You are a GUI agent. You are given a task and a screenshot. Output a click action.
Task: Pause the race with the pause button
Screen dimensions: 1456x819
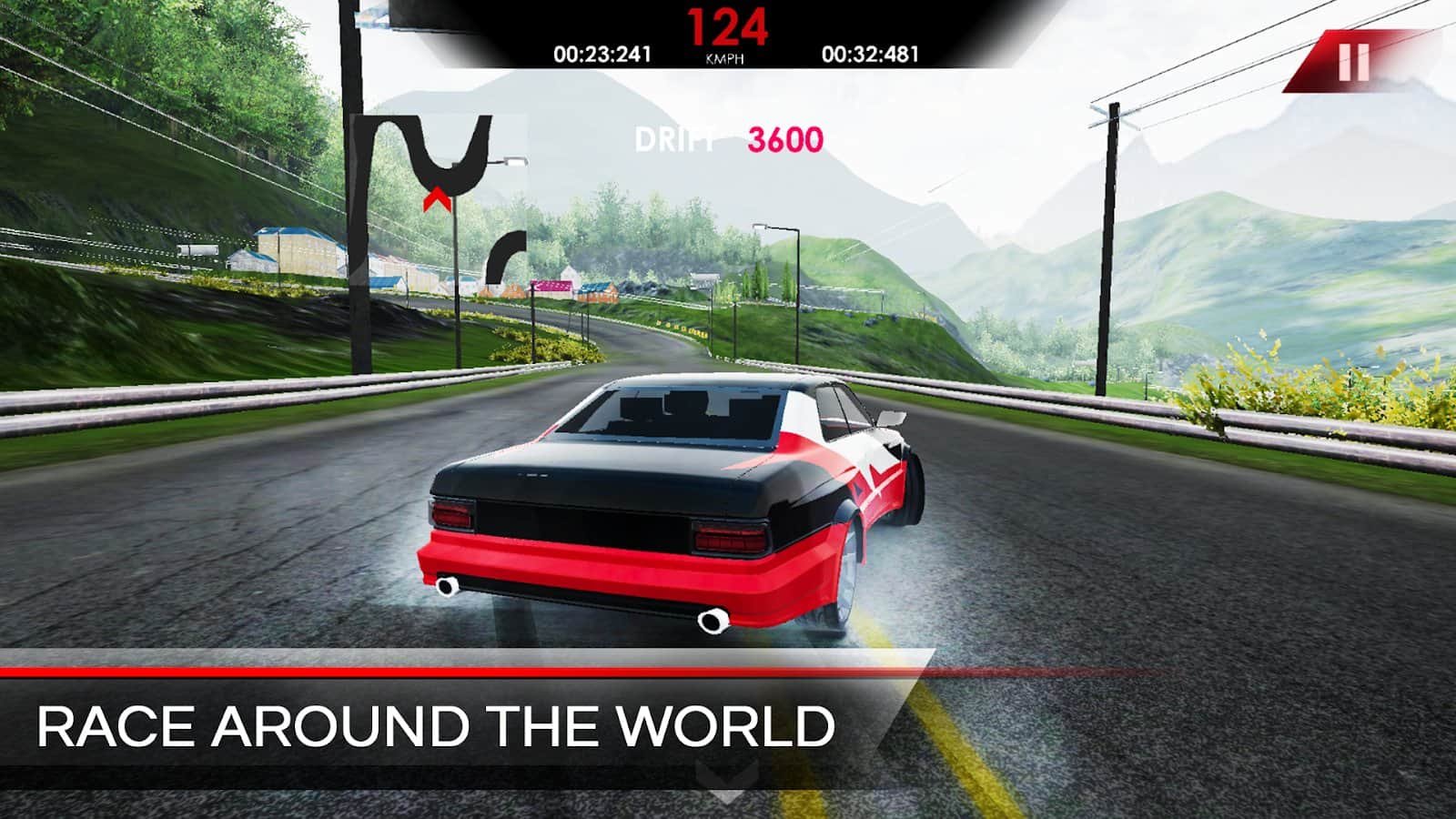point(1353,62)
